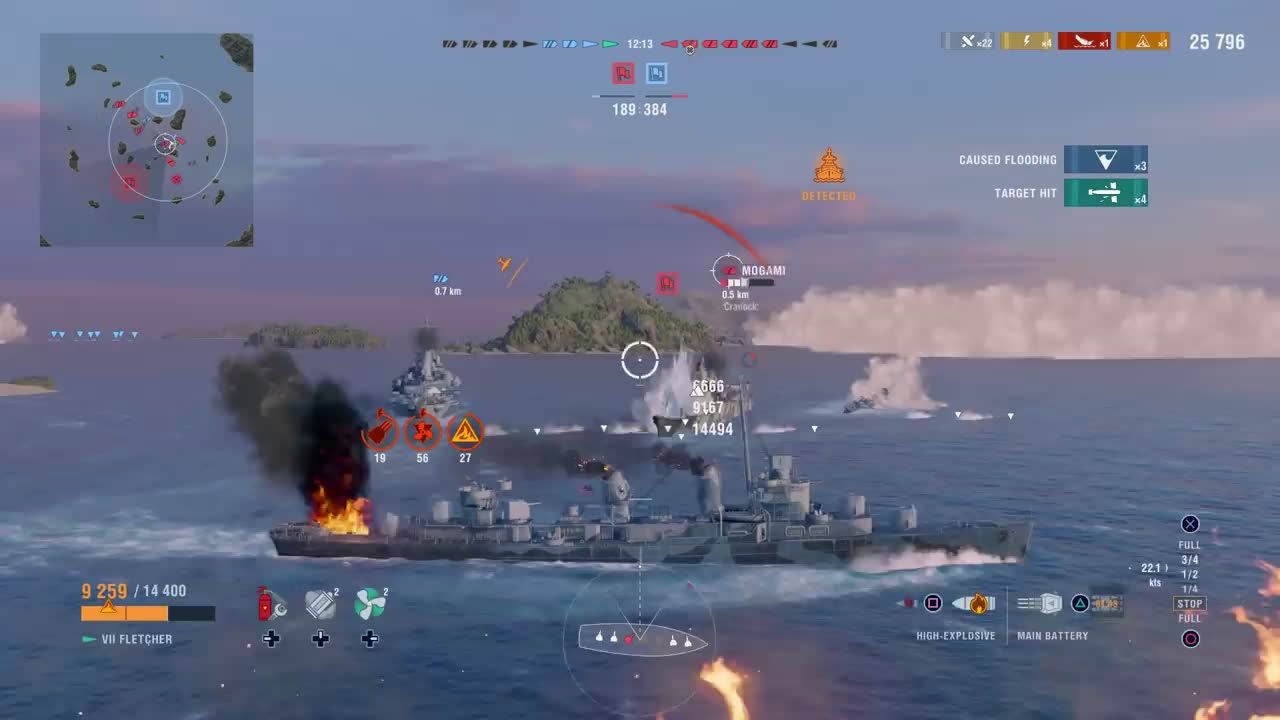The image size is (1280, 720).
Task: Set the throttle to 3/4 speed
Action: [1190, 560]
